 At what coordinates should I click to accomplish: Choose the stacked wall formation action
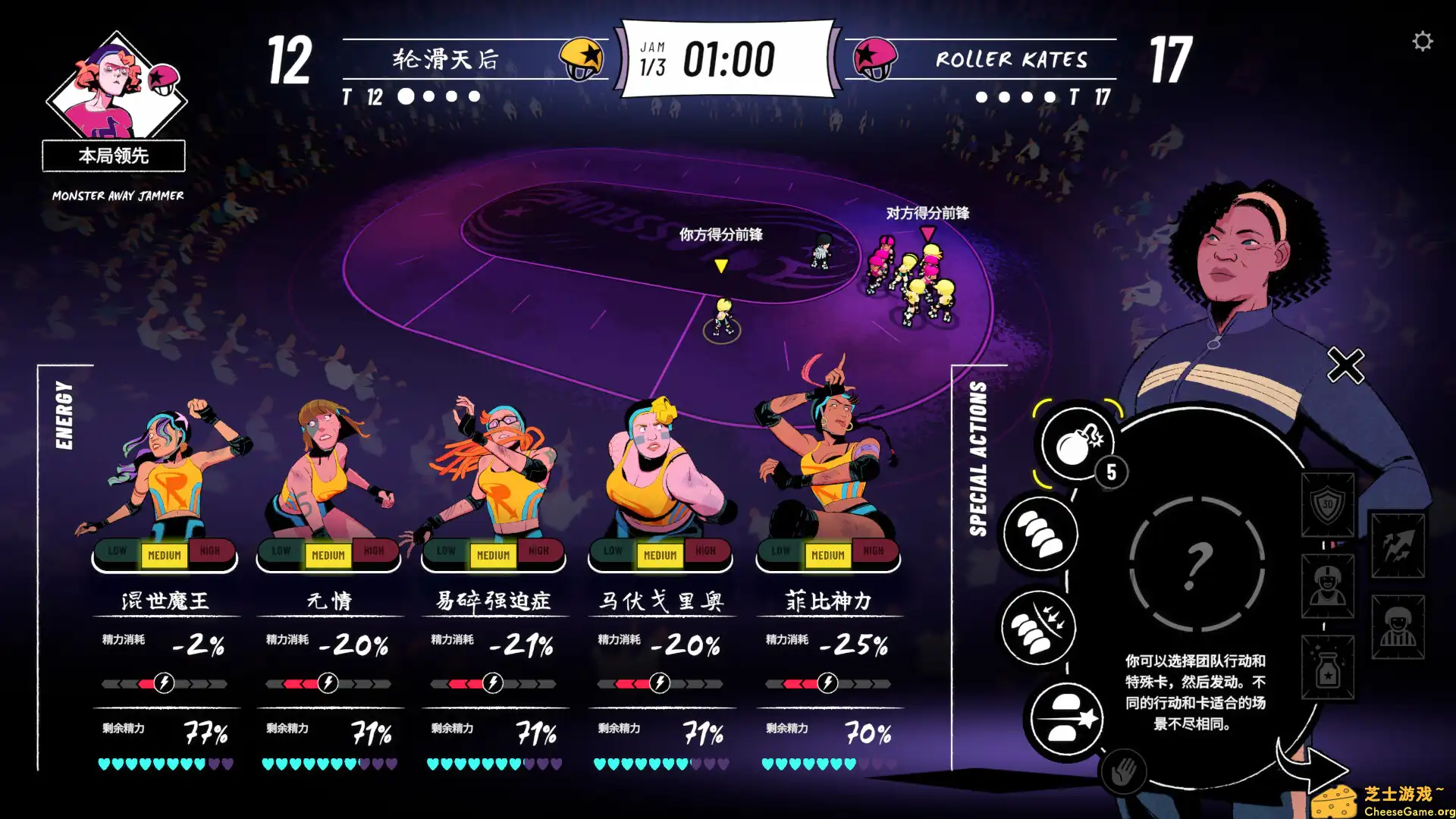pos(1040,533)
